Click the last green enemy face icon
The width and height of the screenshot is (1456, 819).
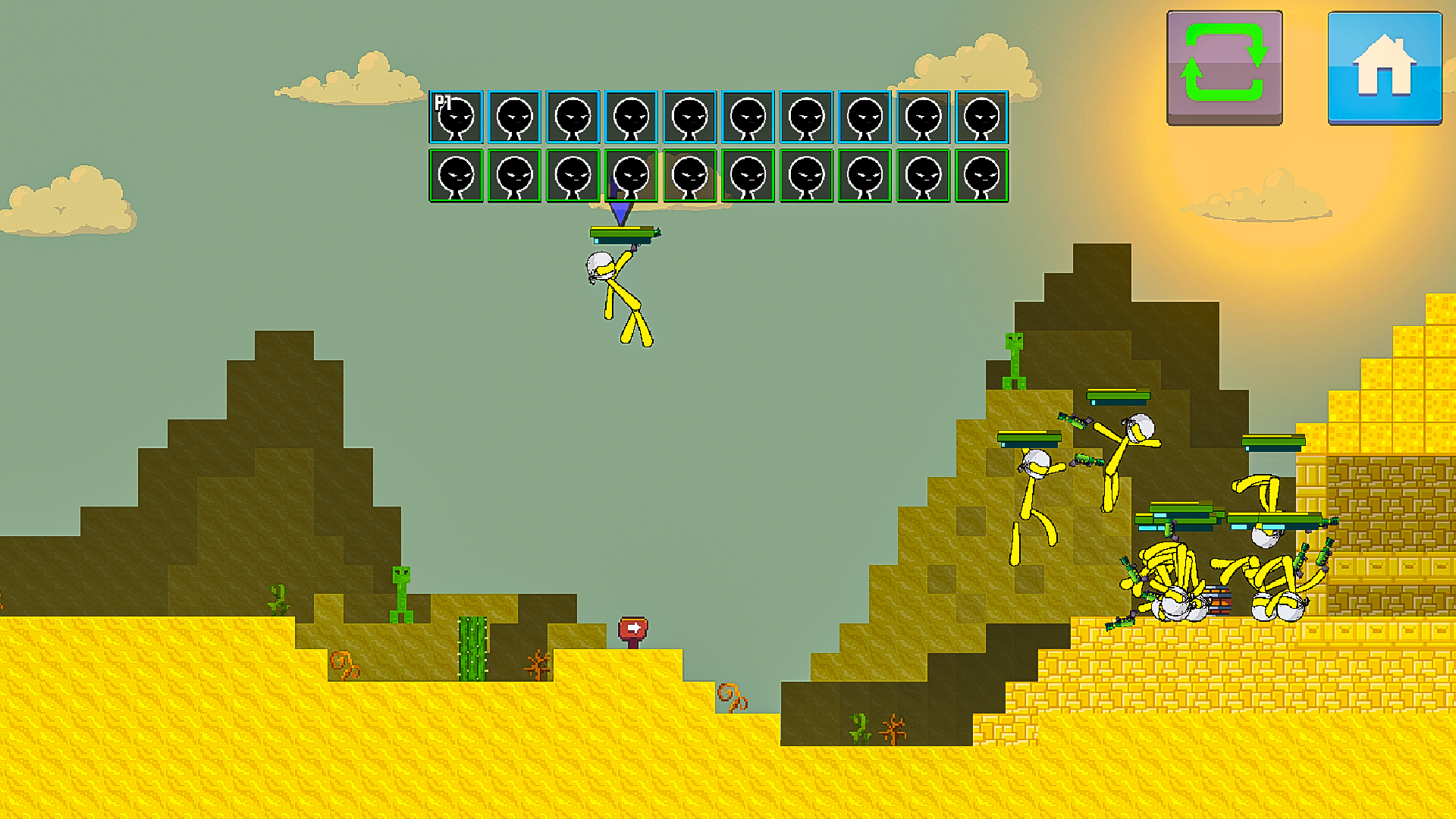[x=982, y=177]
